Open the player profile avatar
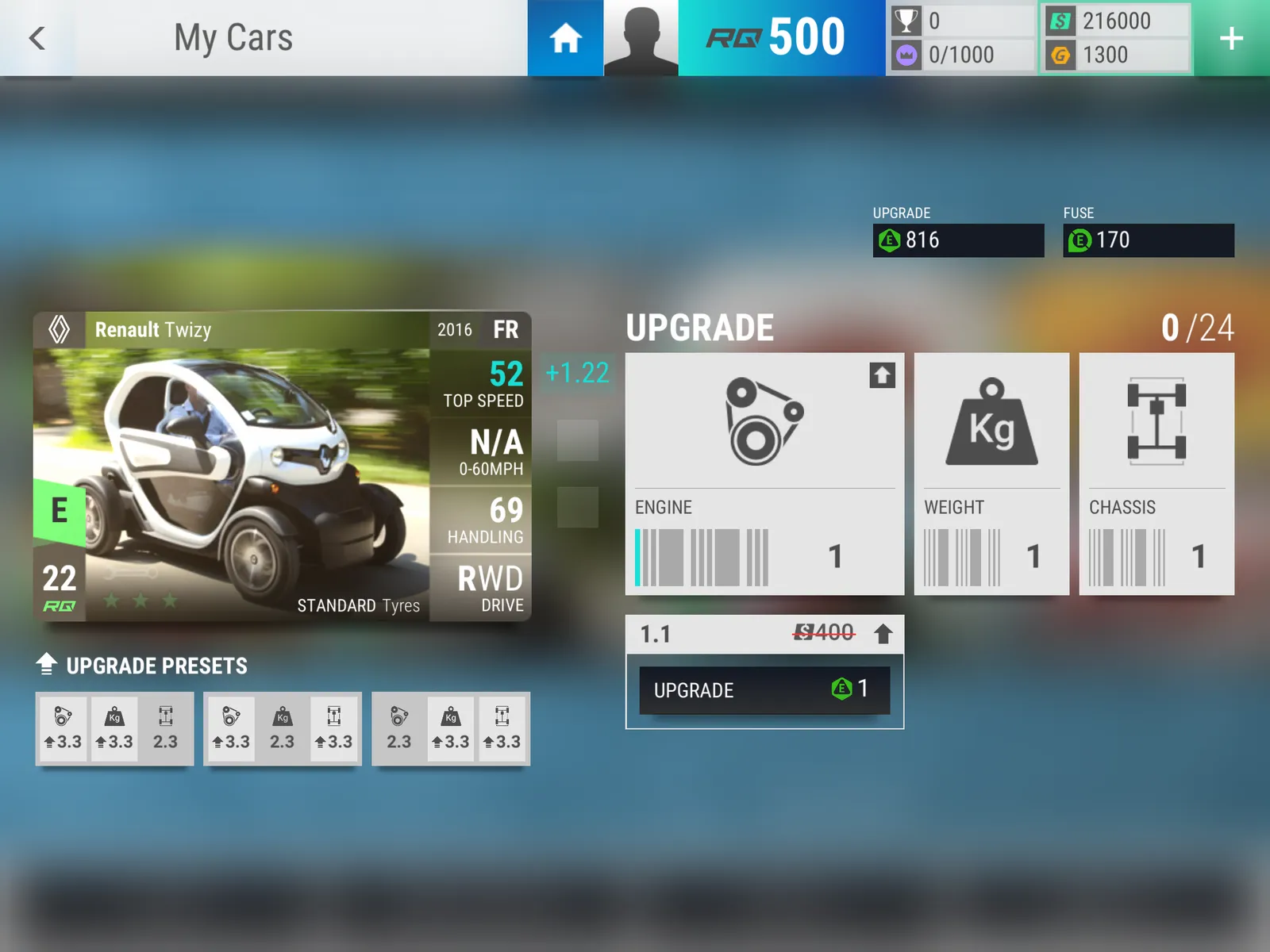The image size is (1270, 952). pyautogui.click(x=641, y=38)
